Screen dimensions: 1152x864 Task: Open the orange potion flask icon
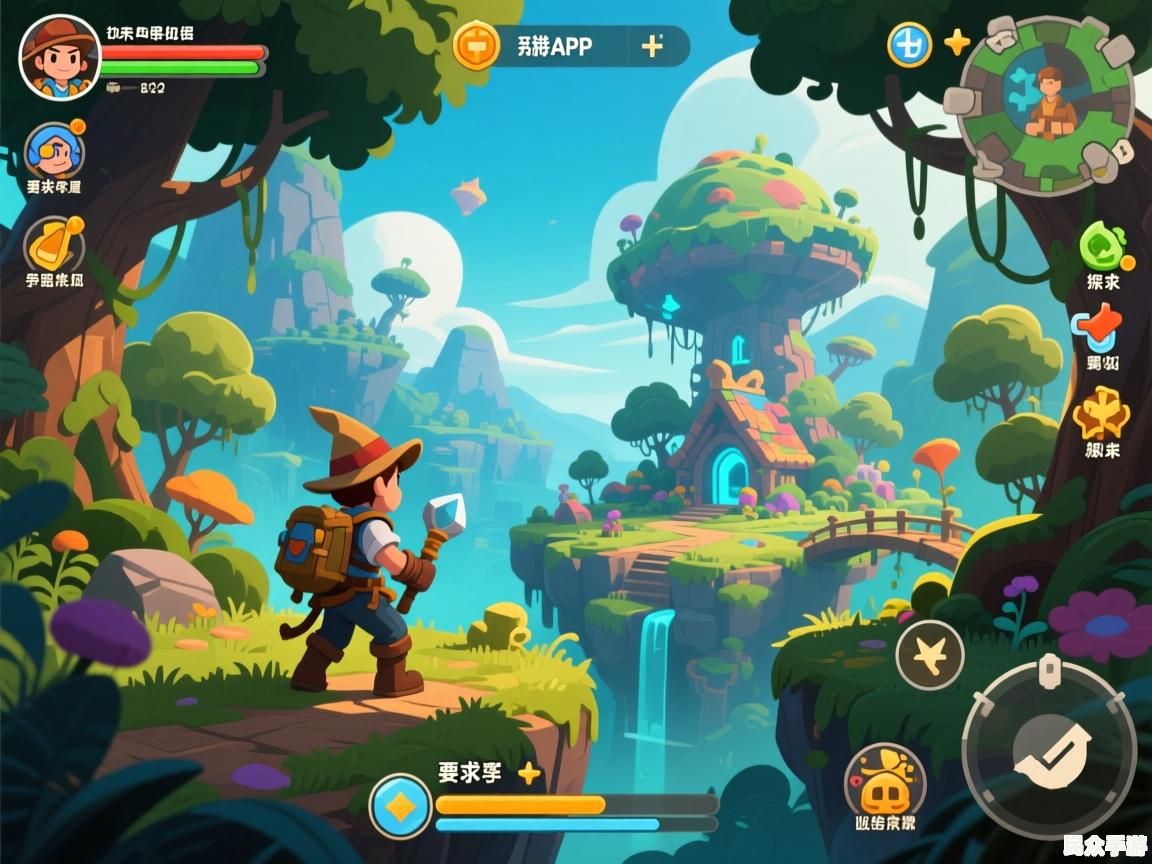click(54, 244)
